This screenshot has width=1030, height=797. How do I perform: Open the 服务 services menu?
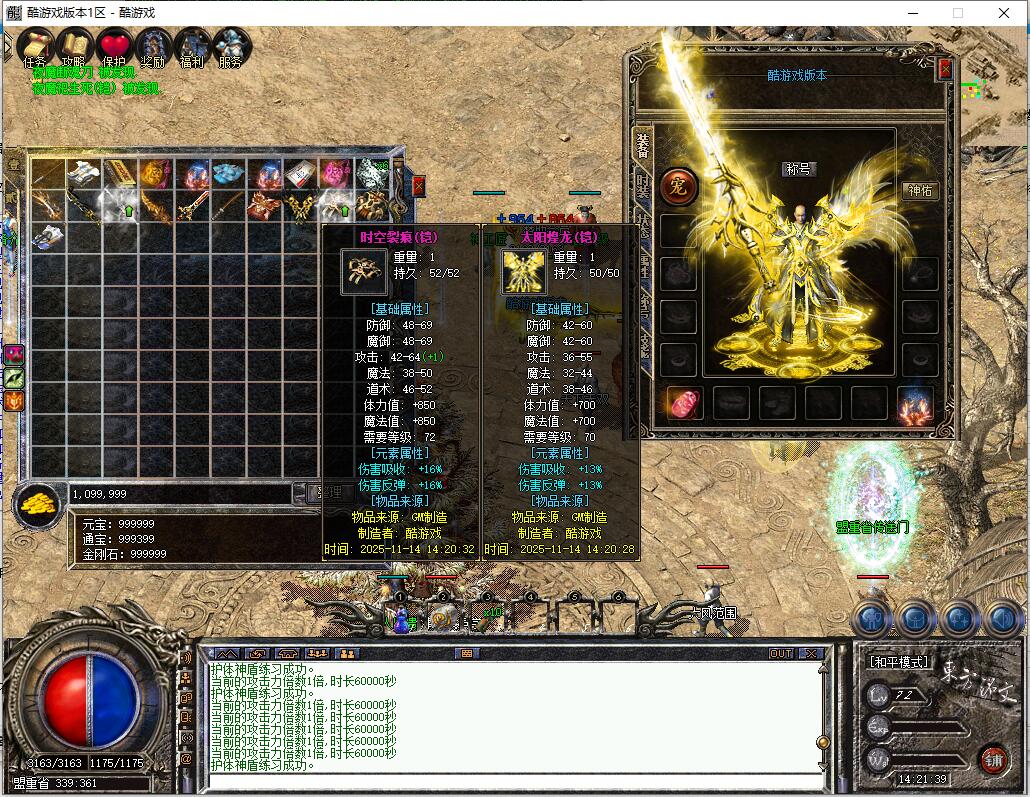(x=230, y=46)
